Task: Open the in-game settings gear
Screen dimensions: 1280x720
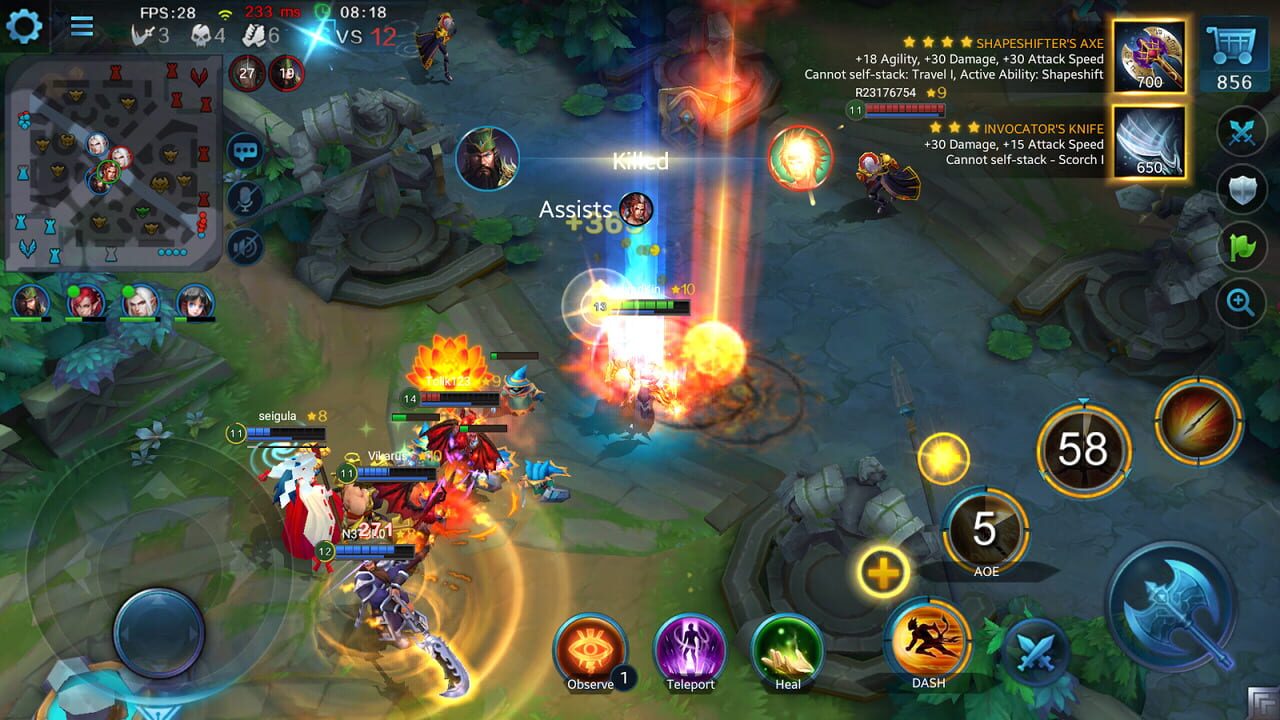Action: [x=25, y=27]
